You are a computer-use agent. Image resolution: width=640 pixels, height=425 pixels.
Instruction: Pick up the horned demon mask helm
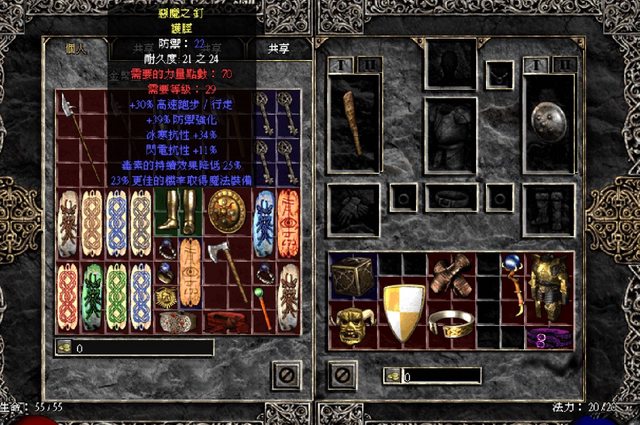coord(353,326)
